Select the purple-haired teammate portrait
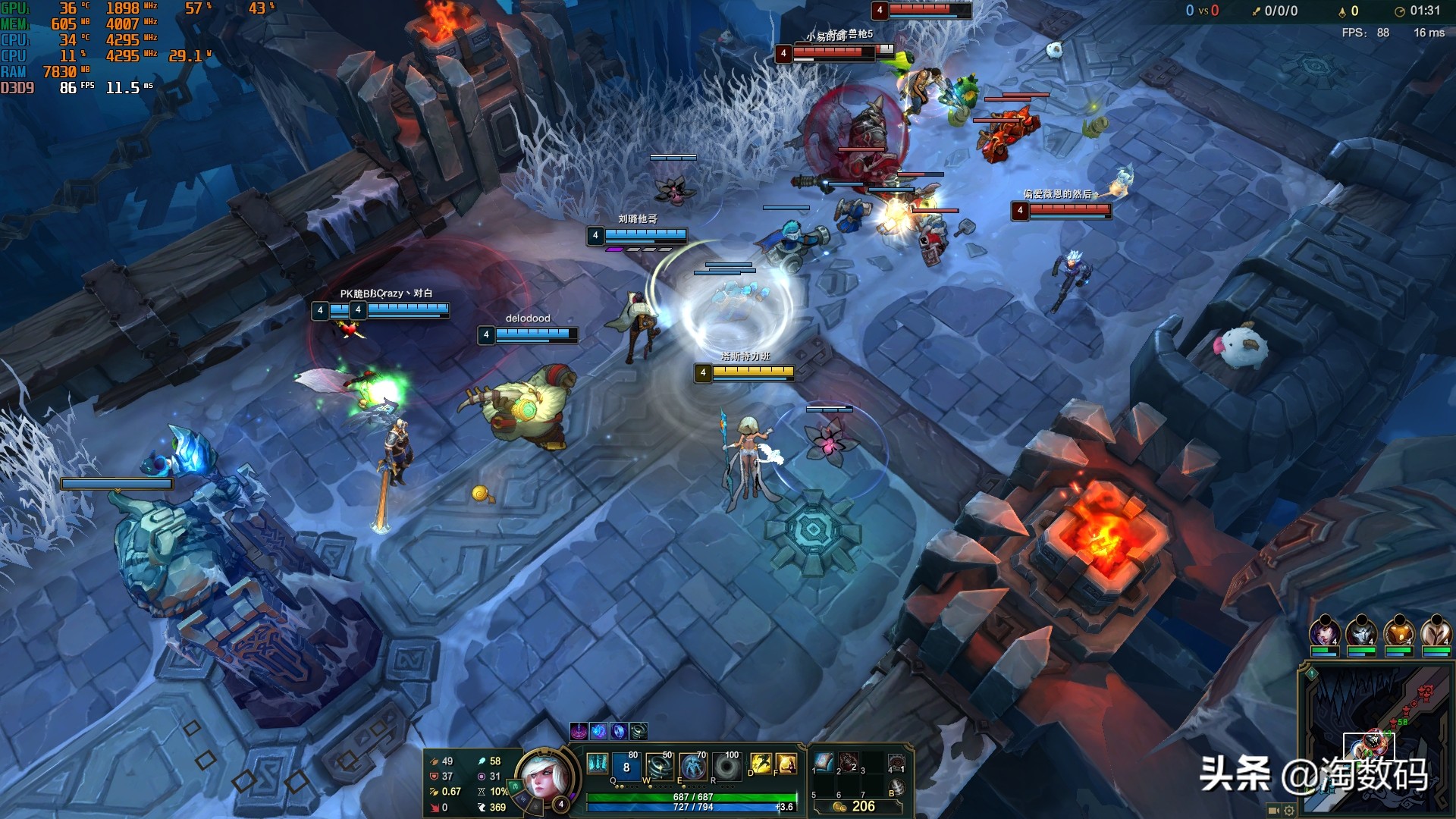 (1324, 632)
